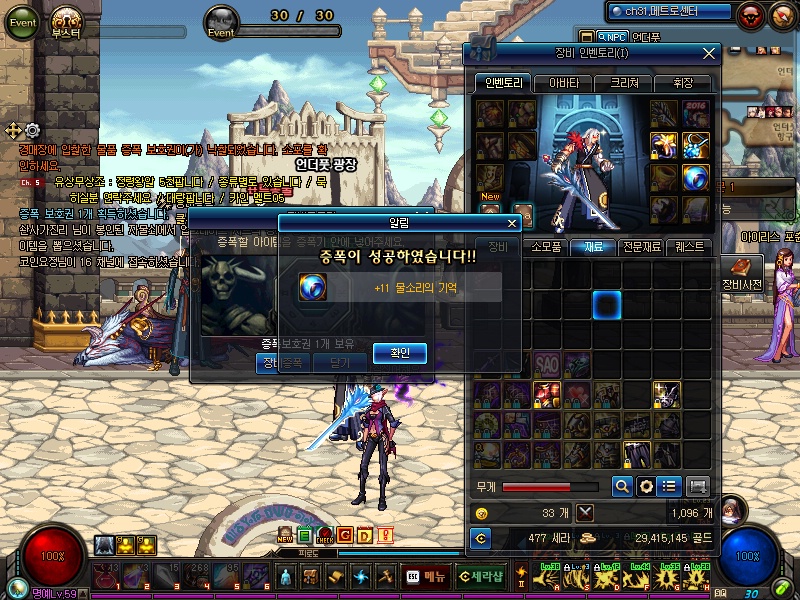
Task: Click the inventory search magnifier button
Action: [622, 486]
